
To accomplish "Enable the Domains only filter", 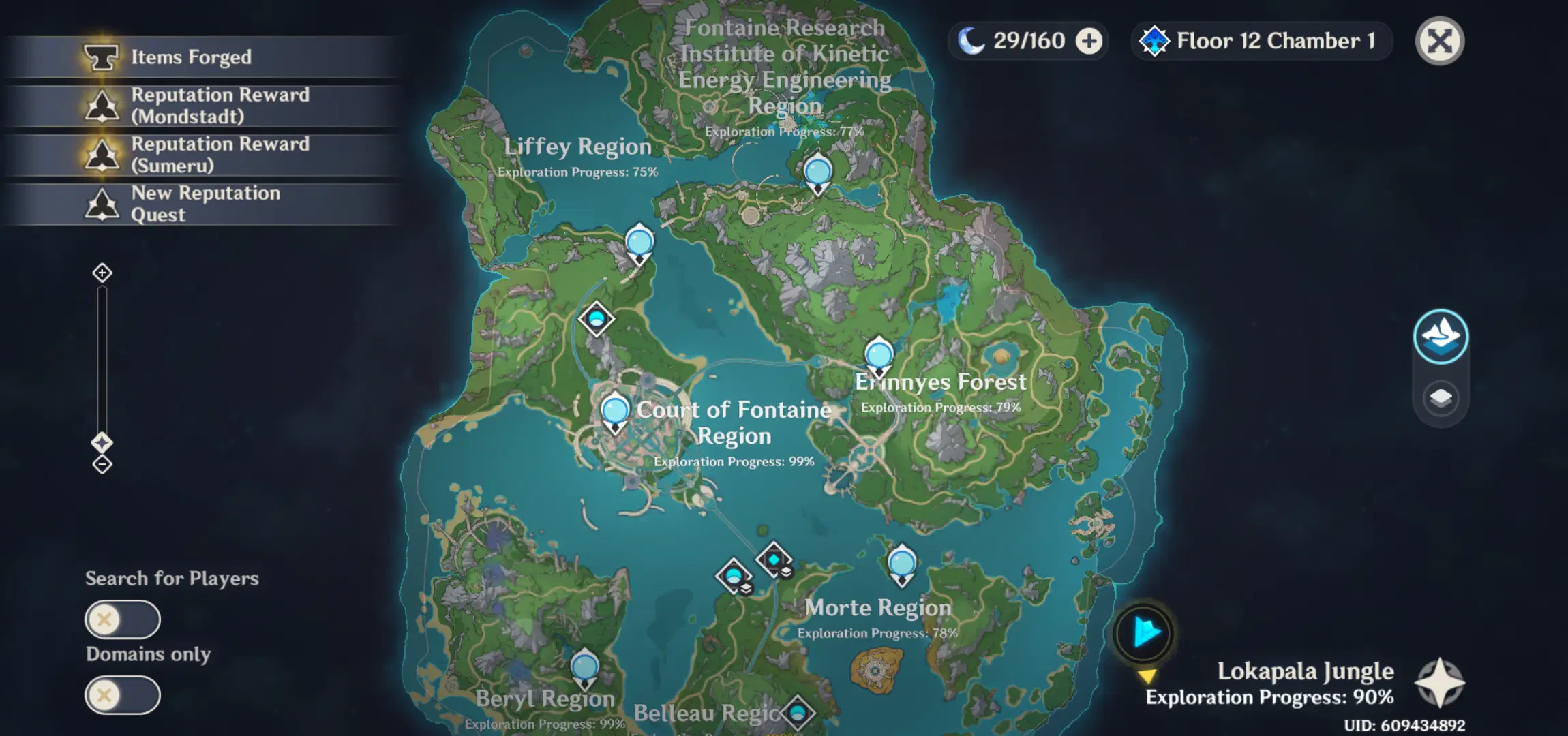I will pyautogui.click(x=122, y=695).
